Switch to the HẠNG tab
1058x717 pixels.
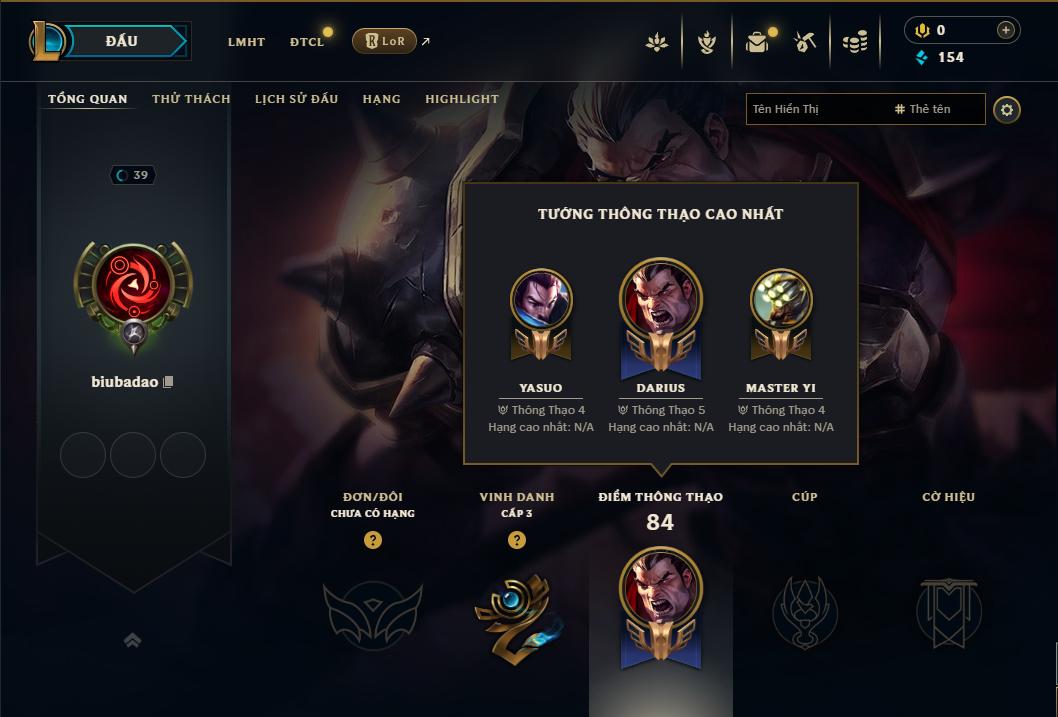tap(381, 99)
